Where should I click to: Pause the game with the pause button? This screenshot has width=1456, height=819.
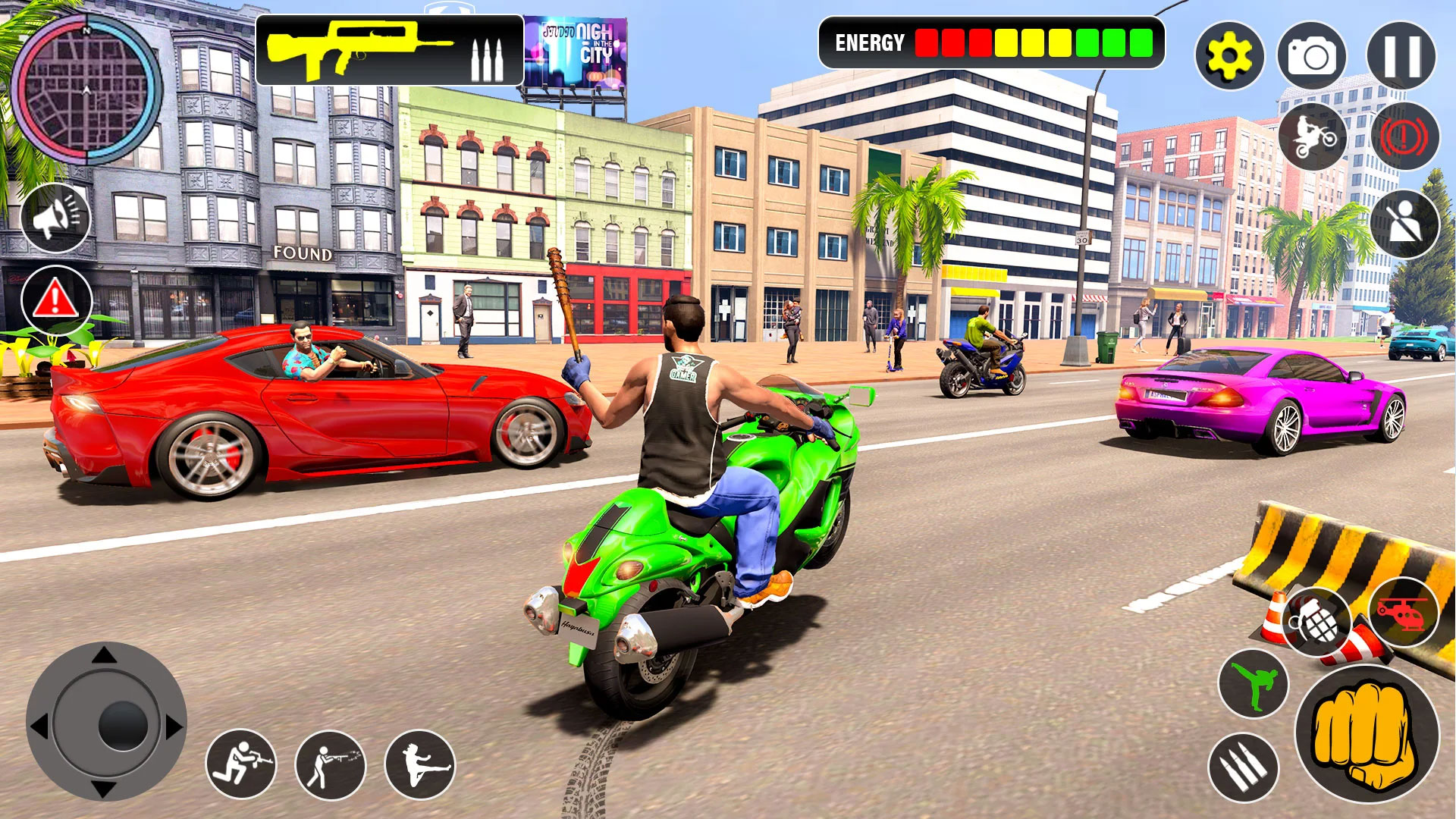[x=1399, y=55]
